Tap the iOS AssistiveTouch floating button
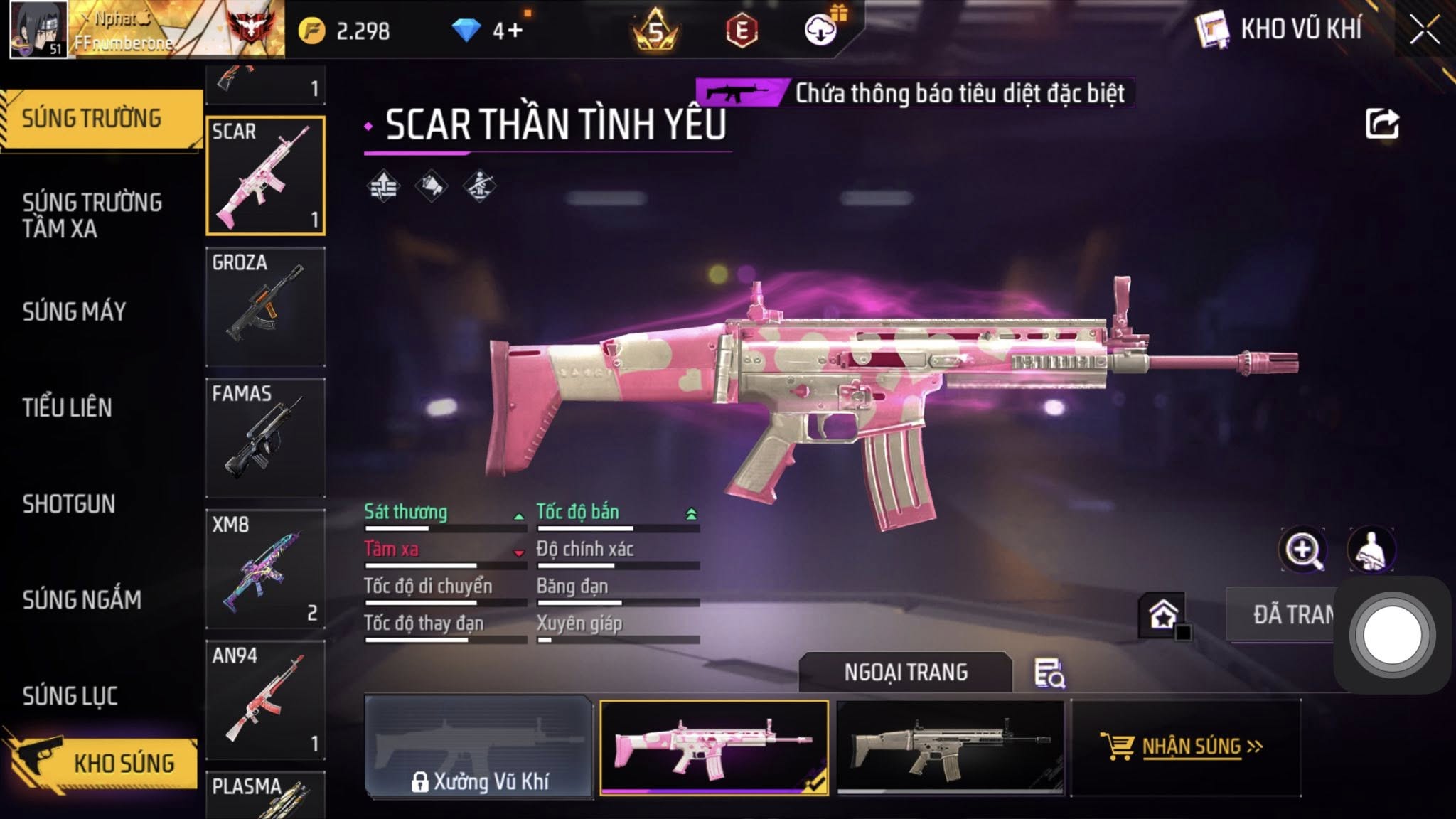Viewport: 1456px width, 819px height. click(1391, 635)
